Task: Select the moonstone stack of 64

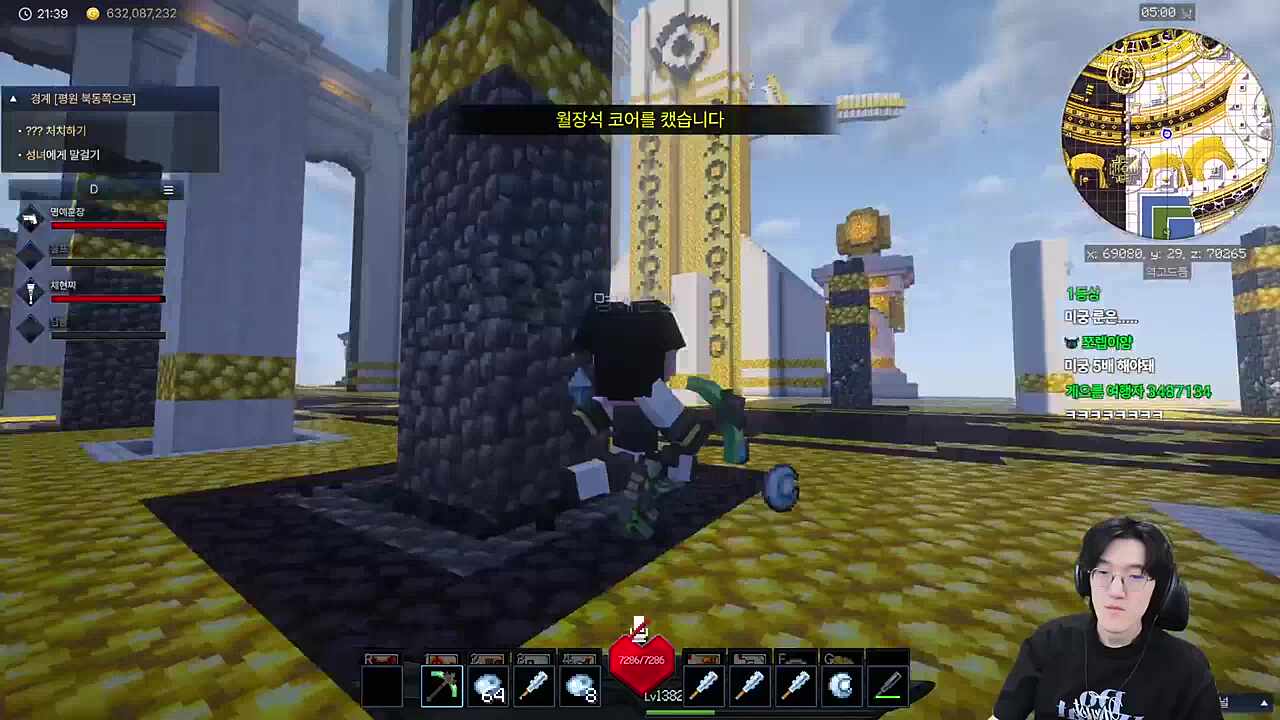Action: pyautogui.click(x=488, y=686)
